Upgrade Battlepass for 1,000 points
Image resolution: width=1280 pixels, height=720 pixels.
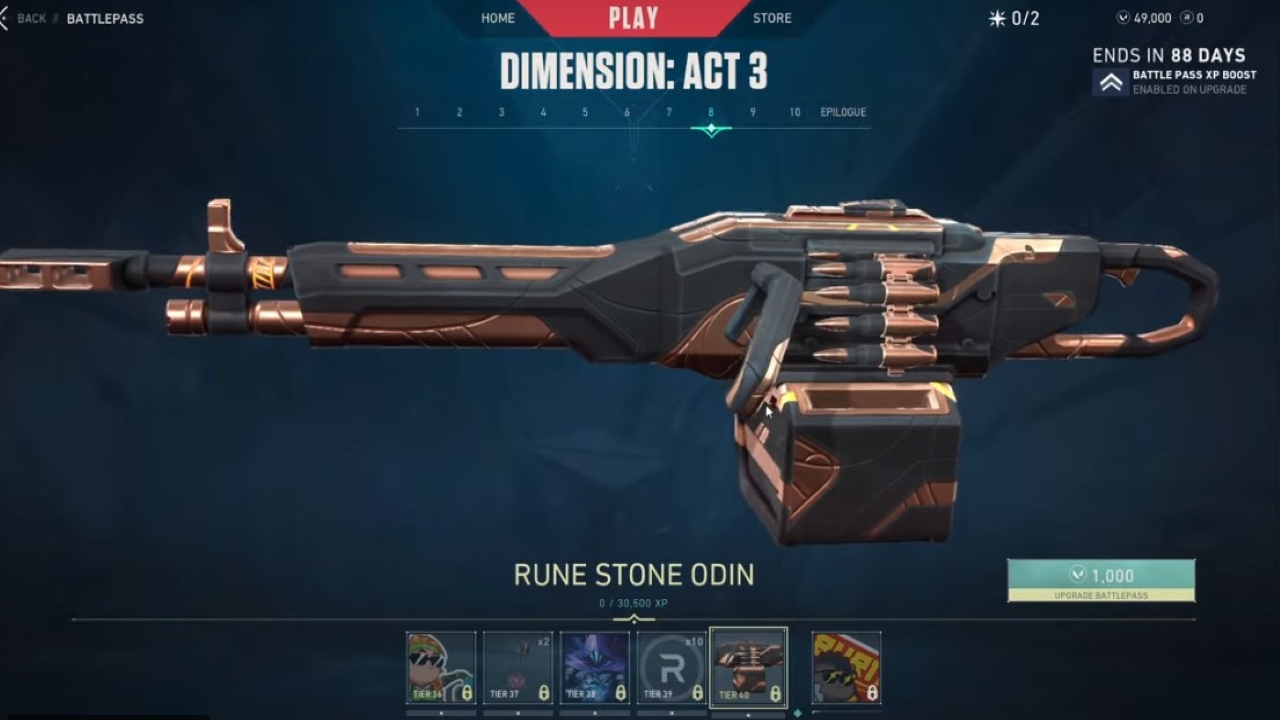[1101, 580]
